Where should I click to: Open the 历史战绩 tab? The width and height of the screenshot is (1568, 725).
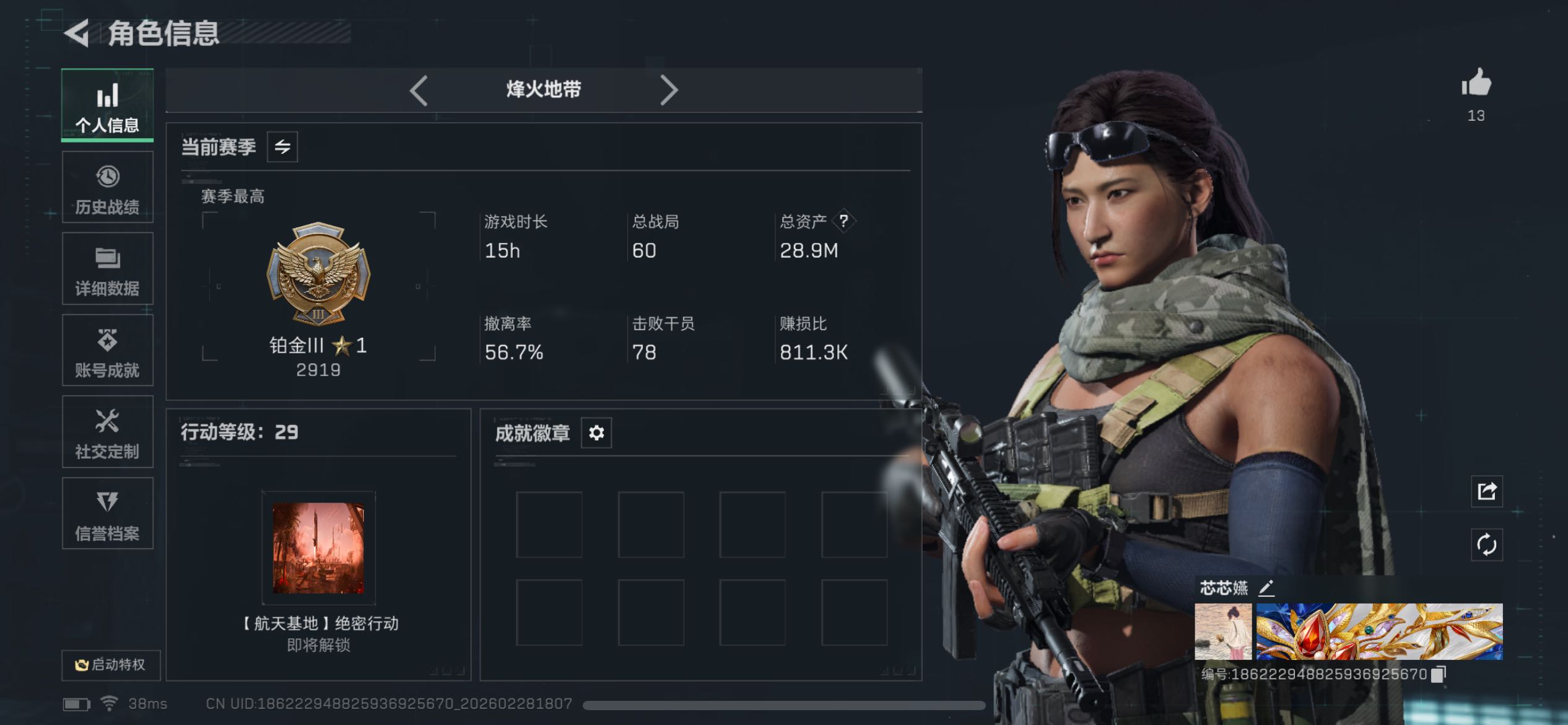107,187
